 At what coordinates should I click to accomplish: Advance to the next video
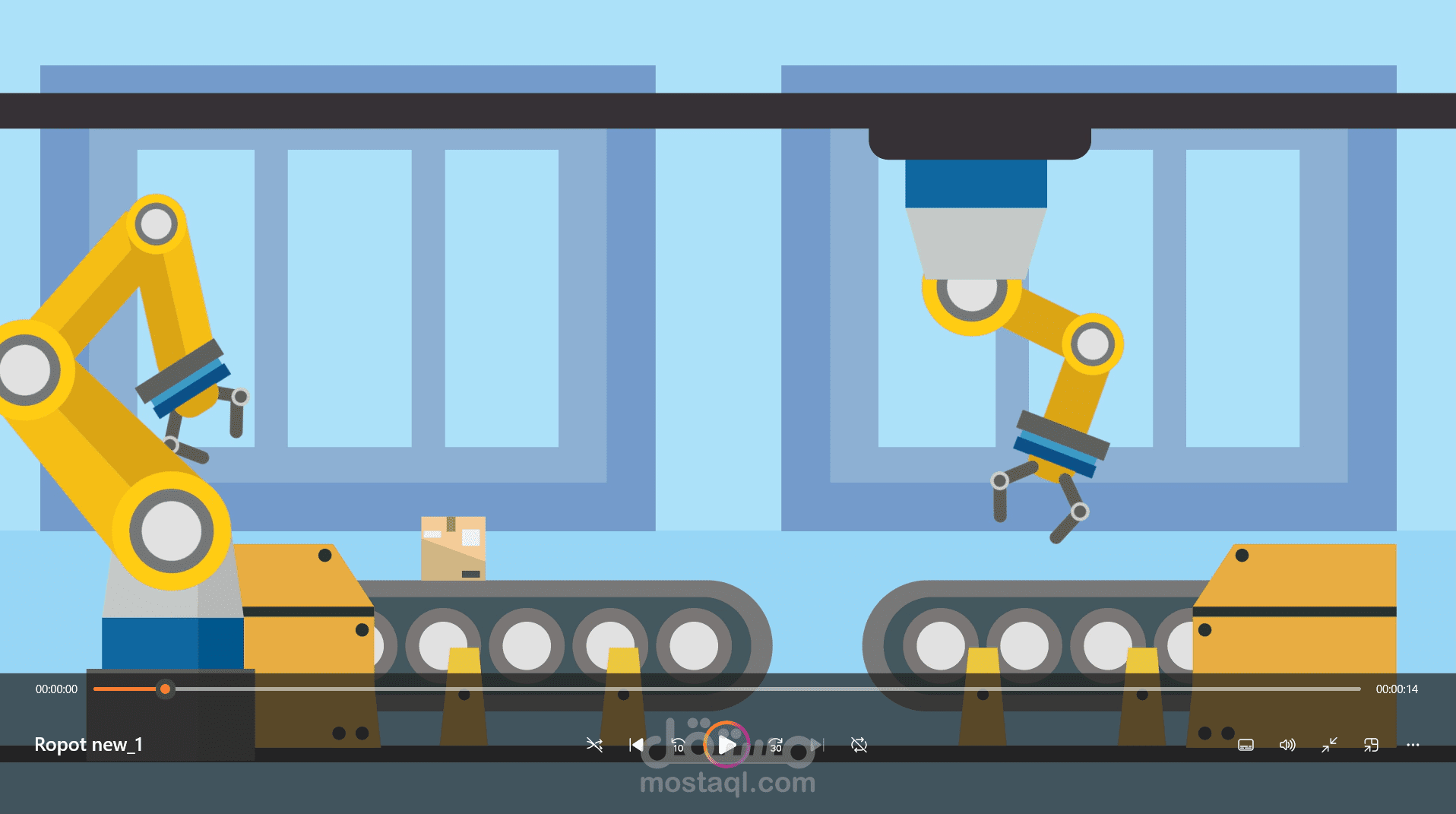click(816, 746)
